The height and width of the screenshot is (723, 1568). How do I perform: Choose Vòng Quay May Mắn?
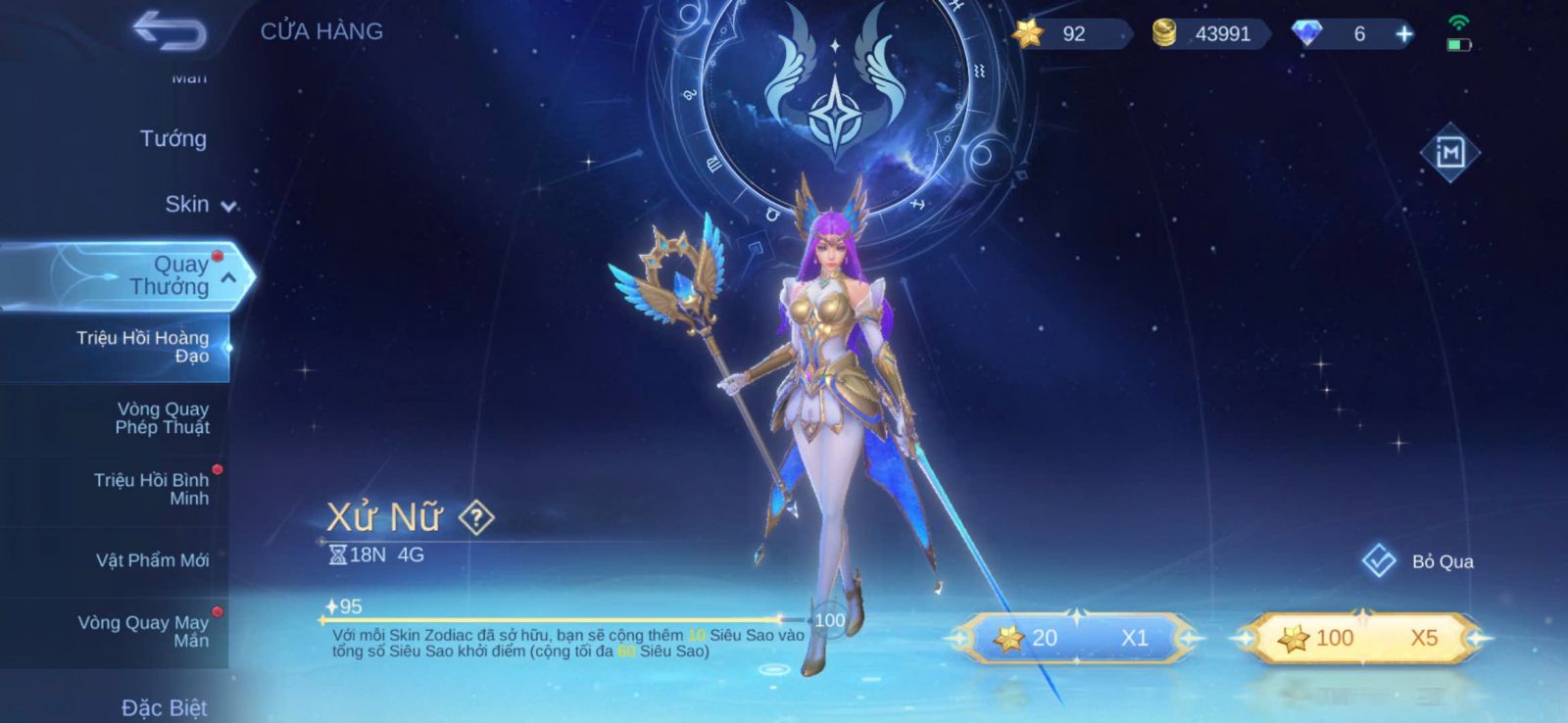tap(143, 631)
